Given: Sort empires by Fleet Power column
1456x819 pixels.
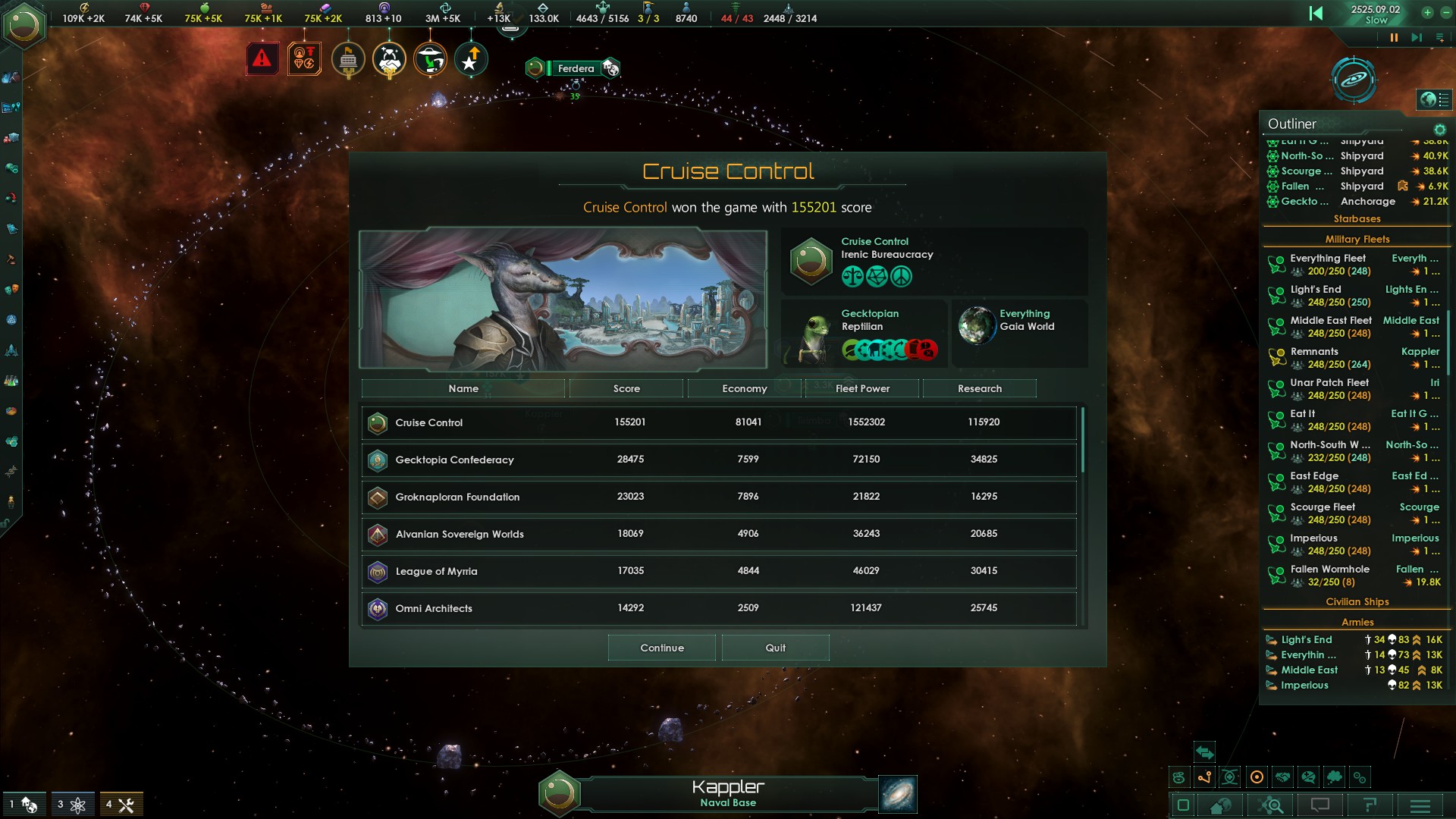Looking at the screenshot, I should tap(862, 388).
